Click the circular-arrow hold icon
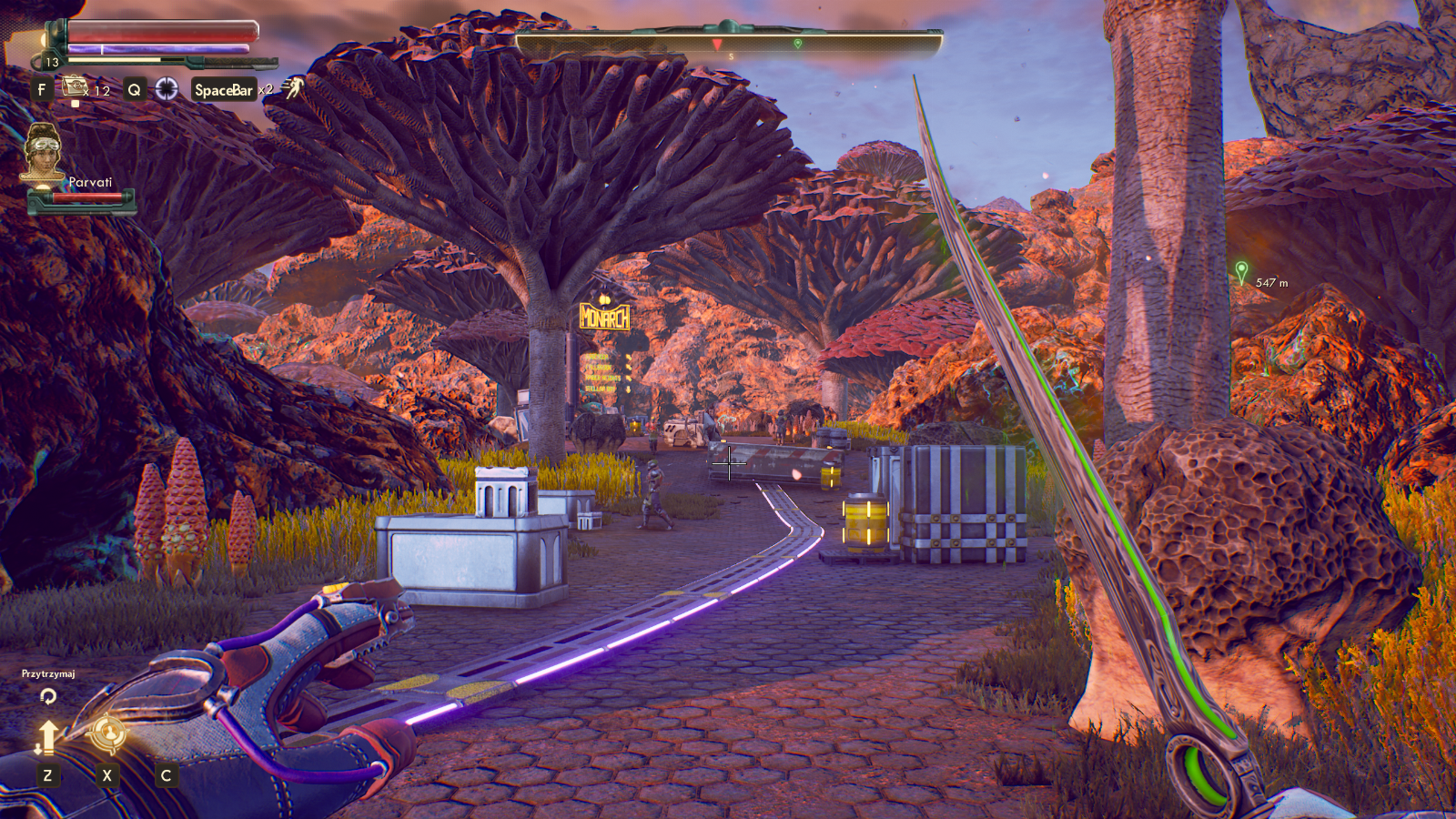The height and width of the screenshot is (819, 1456). 48,696
